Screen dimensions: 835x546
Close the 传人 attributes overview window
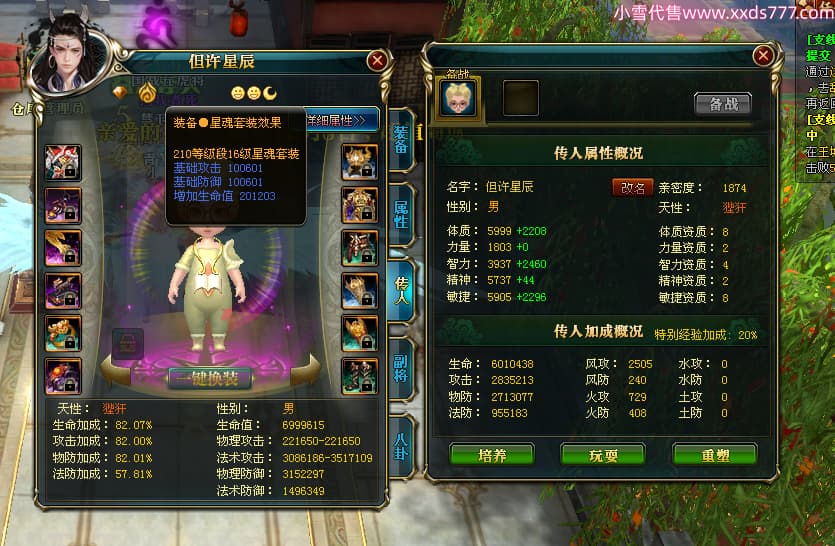[x=763, y=55]
